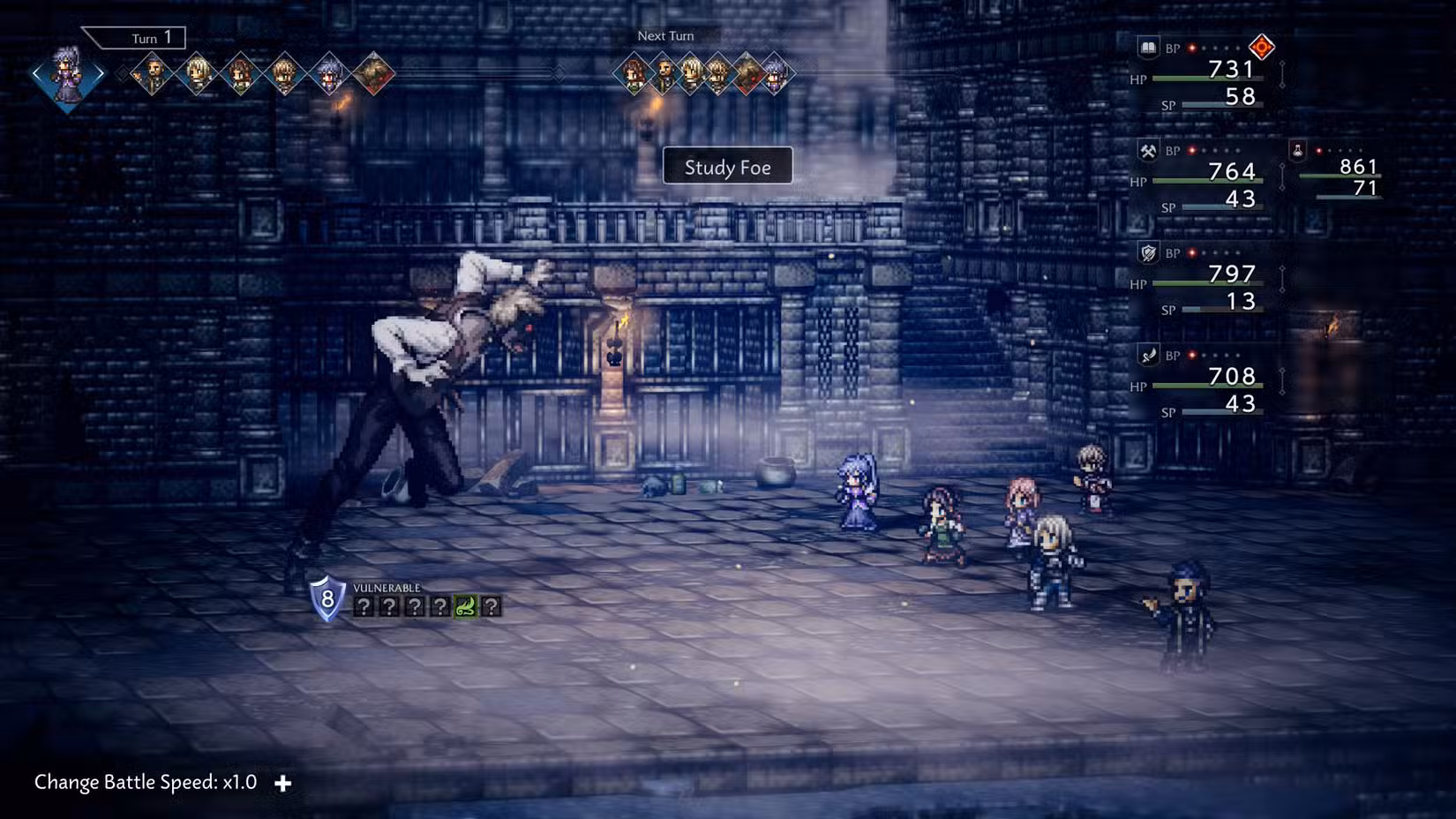Select the green wind weakness icon

tap(464, 605)
